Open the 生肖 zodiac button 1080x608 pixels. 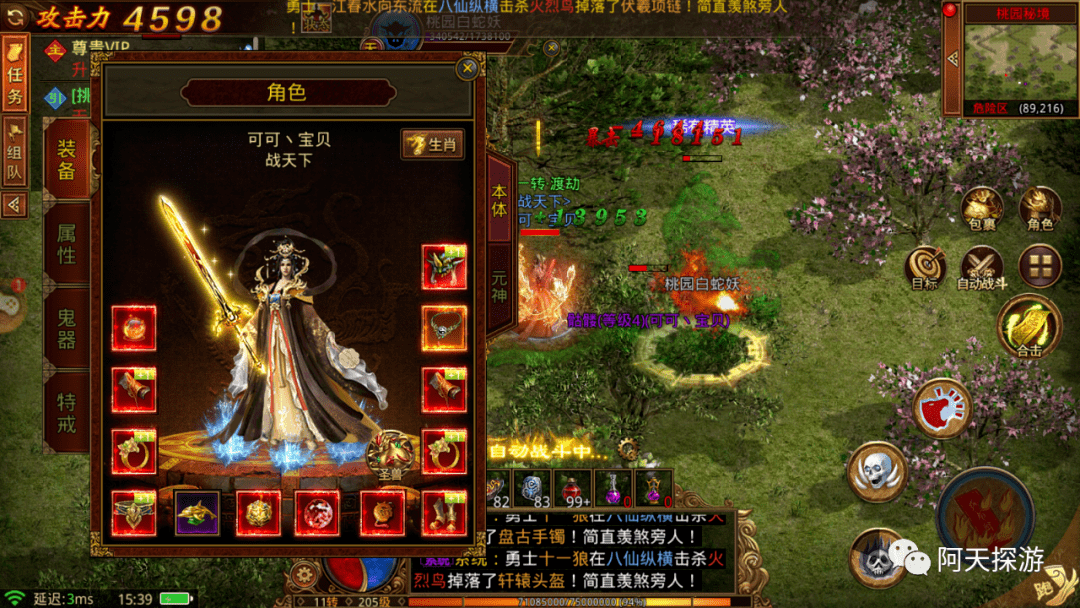pos(432,144)
